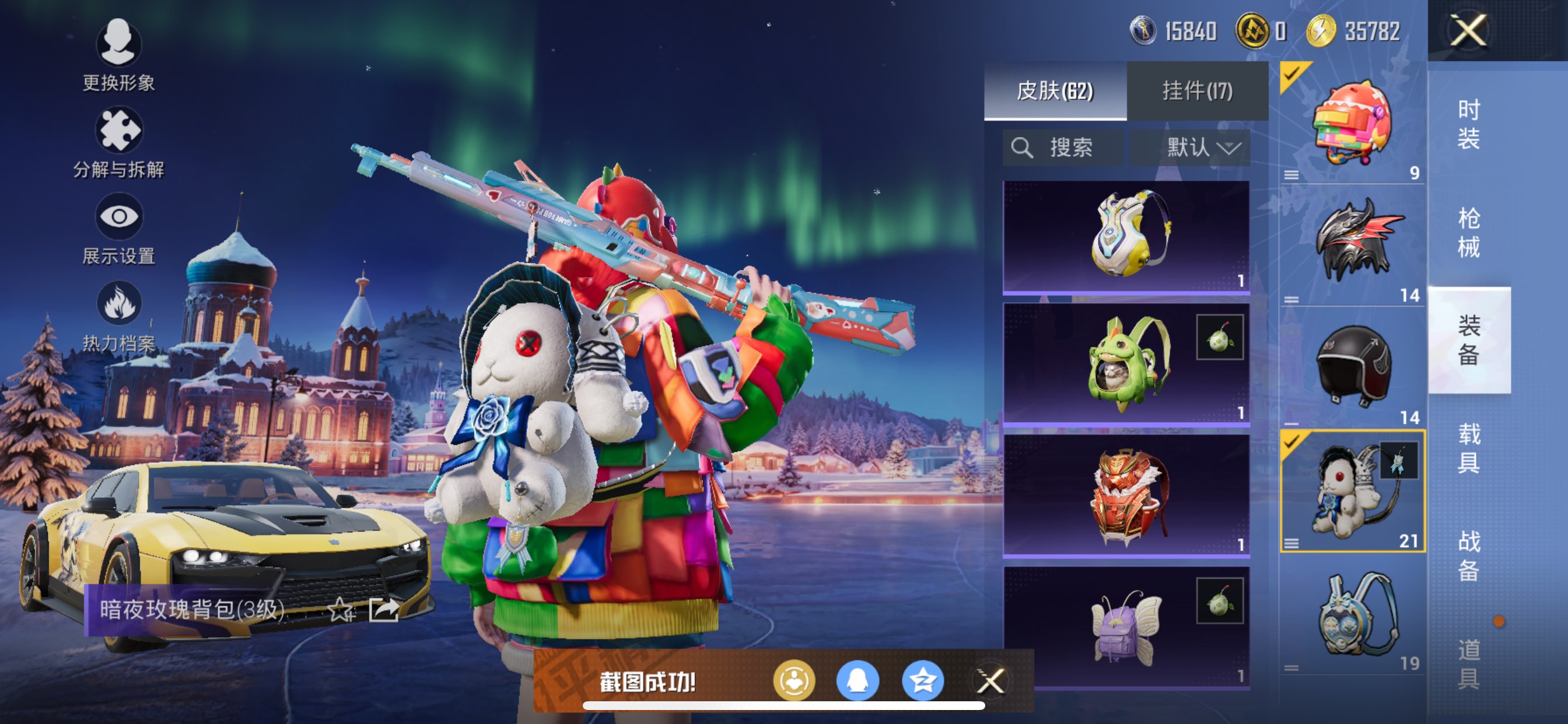This screenshot has width=1568, height=724.
Task: Switch to the 枪械 firearms category
Action: (x=1468, y=233)
